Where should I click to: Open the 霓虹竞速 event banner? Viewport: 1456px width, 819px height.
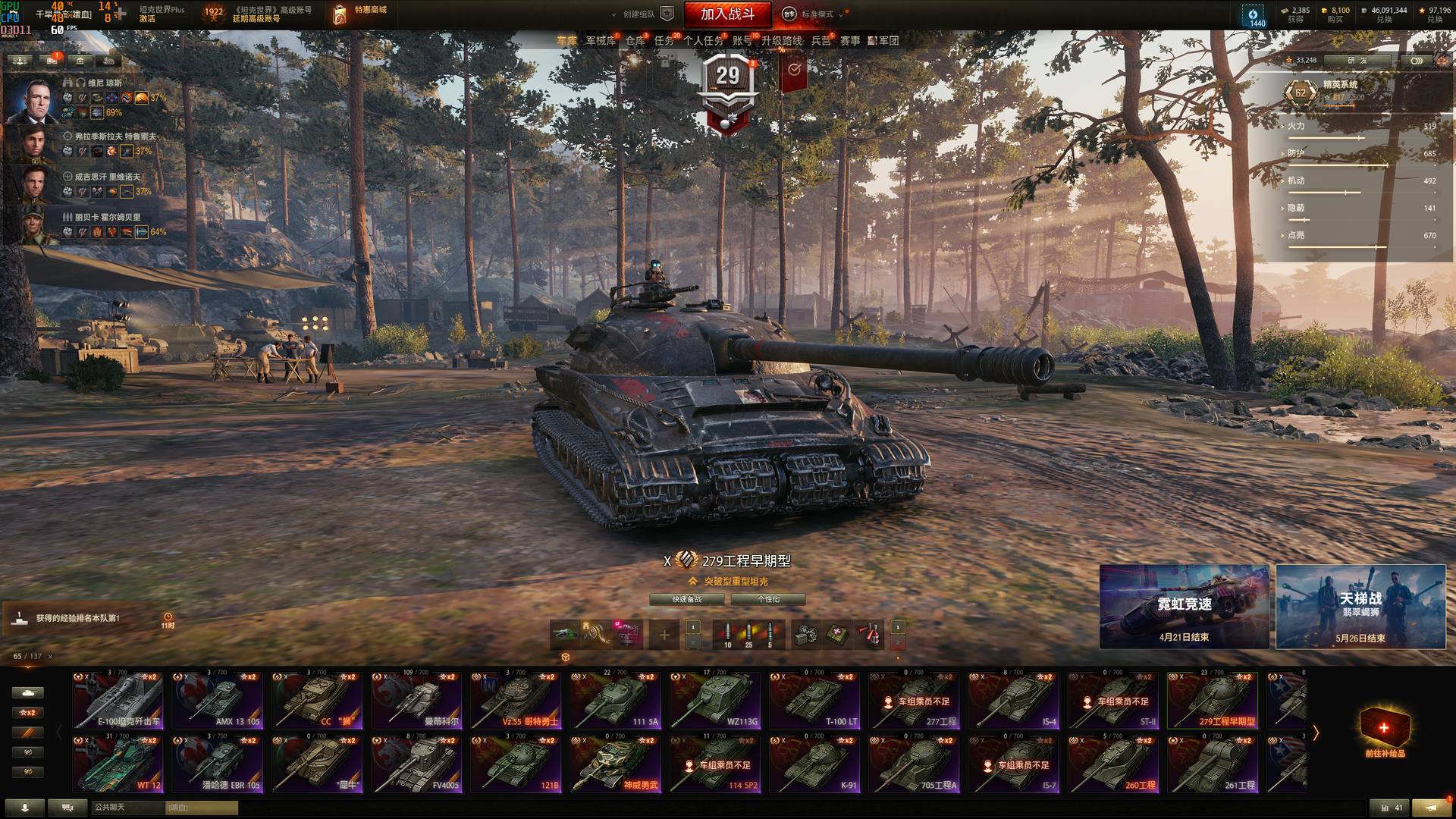point(1184,607)
